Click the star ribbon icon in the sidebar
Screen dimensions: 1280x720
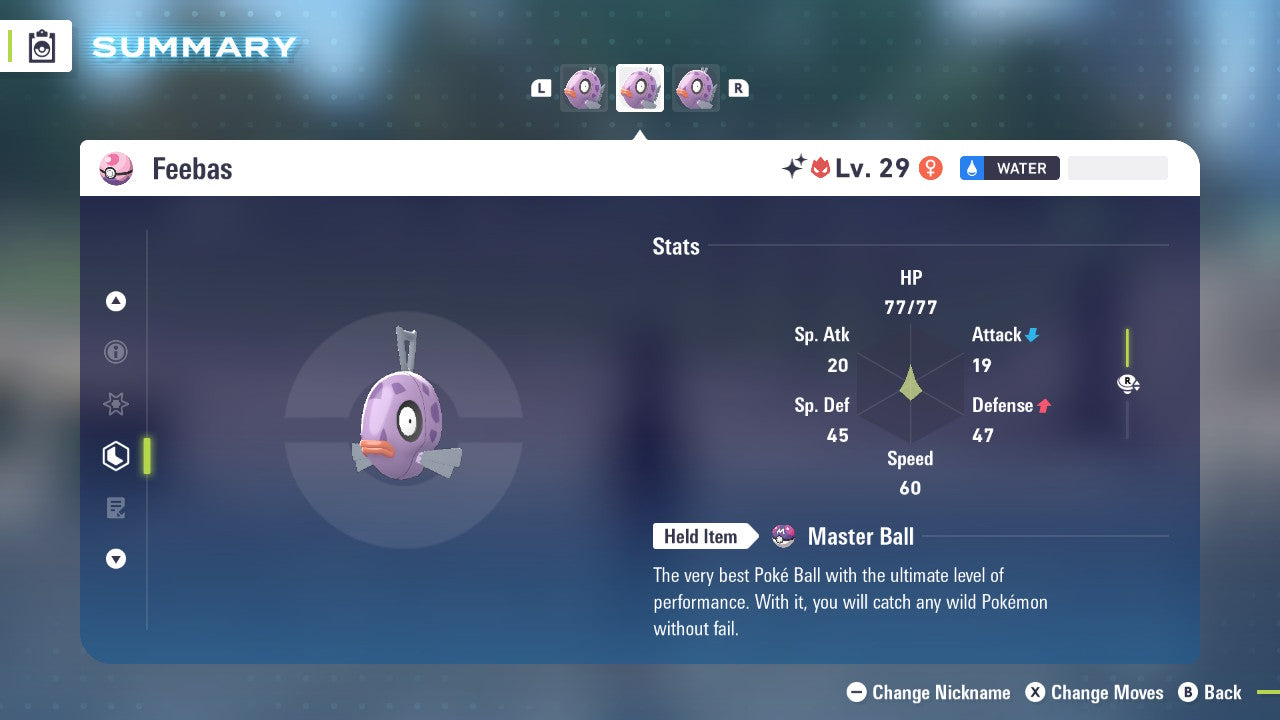[116, 404]
